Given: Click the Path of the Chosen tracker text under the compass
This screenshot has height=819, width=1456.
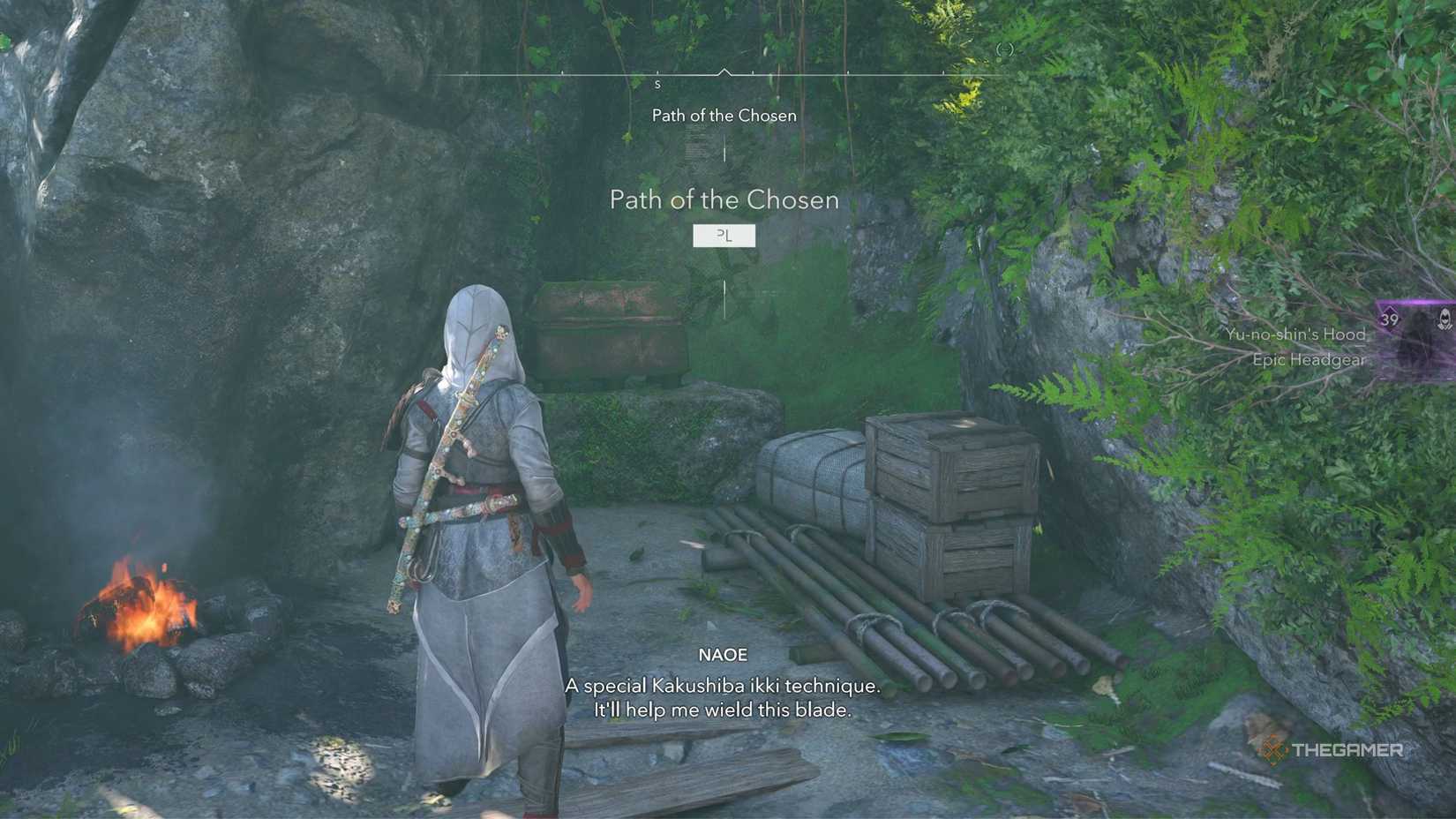Looking at the screenshot, I should 724,115.
